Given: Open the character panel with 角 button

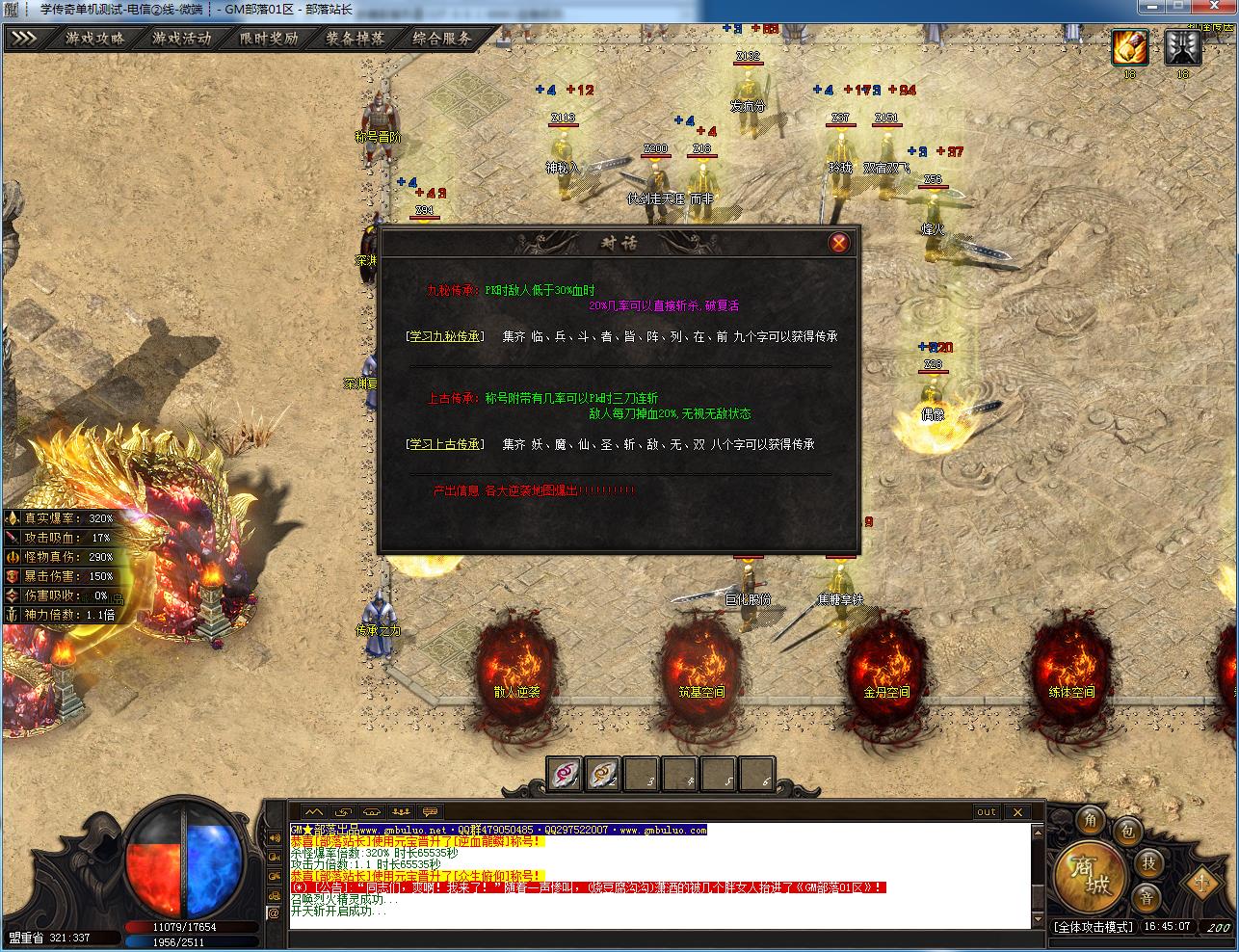Looking at the screenshot, I should point(1092,820).
